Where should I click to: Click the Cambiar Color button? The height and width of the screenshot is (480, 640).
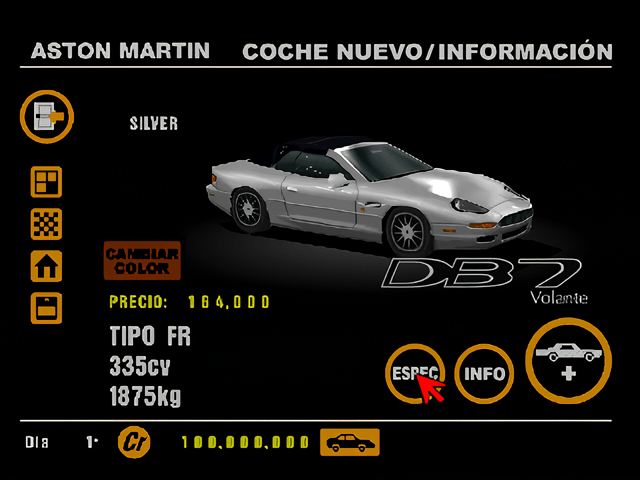(142, 261)
